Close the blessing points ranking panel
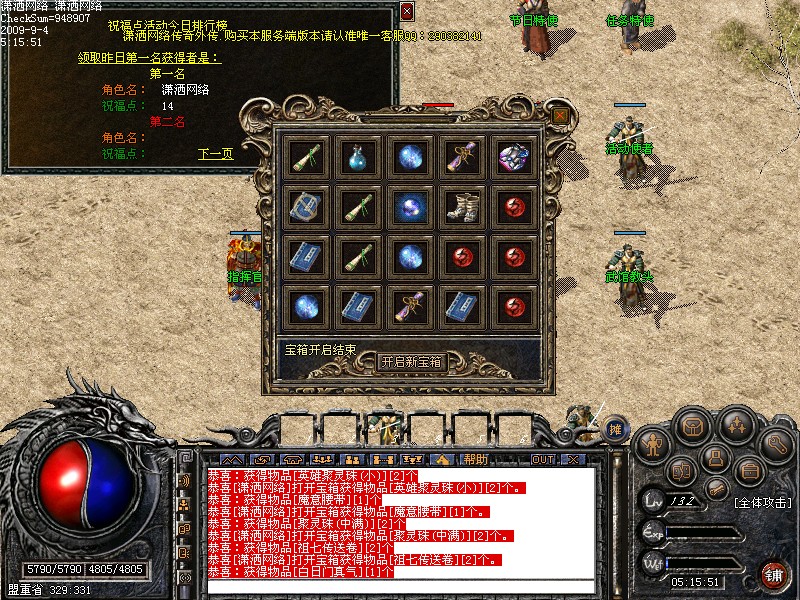Screen dimensions: 800x600 click(406, 12)
